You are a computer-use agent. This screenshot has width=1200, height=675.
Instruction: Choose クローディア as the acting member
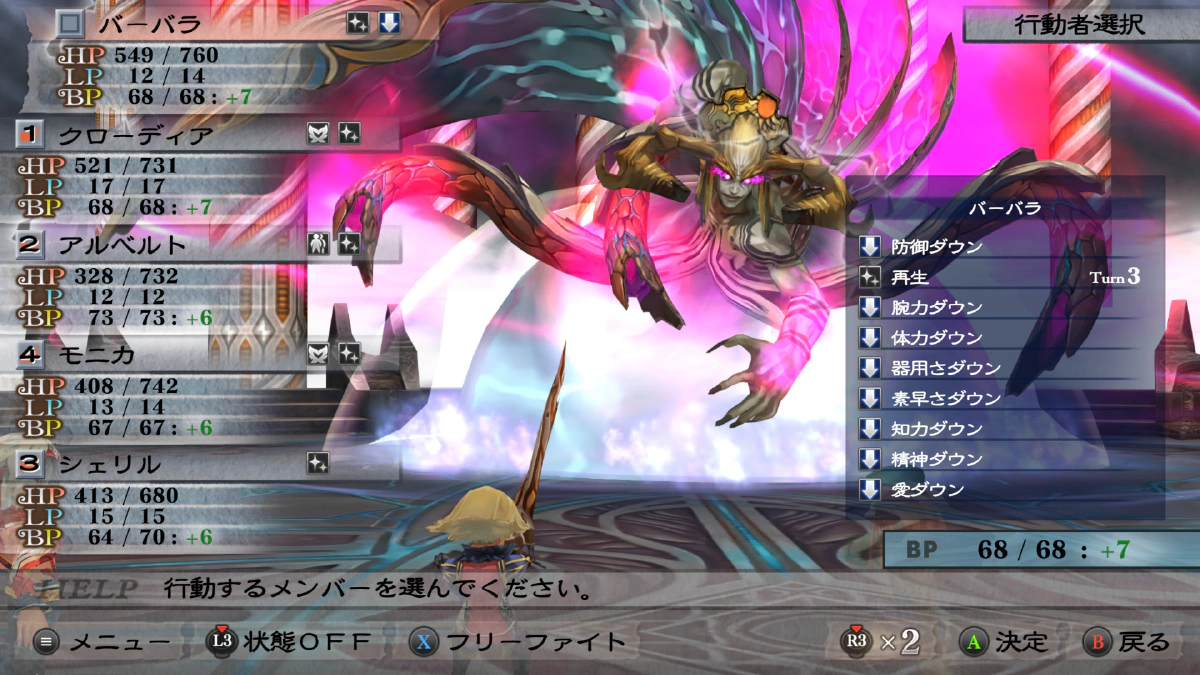[x=135, y=134]
